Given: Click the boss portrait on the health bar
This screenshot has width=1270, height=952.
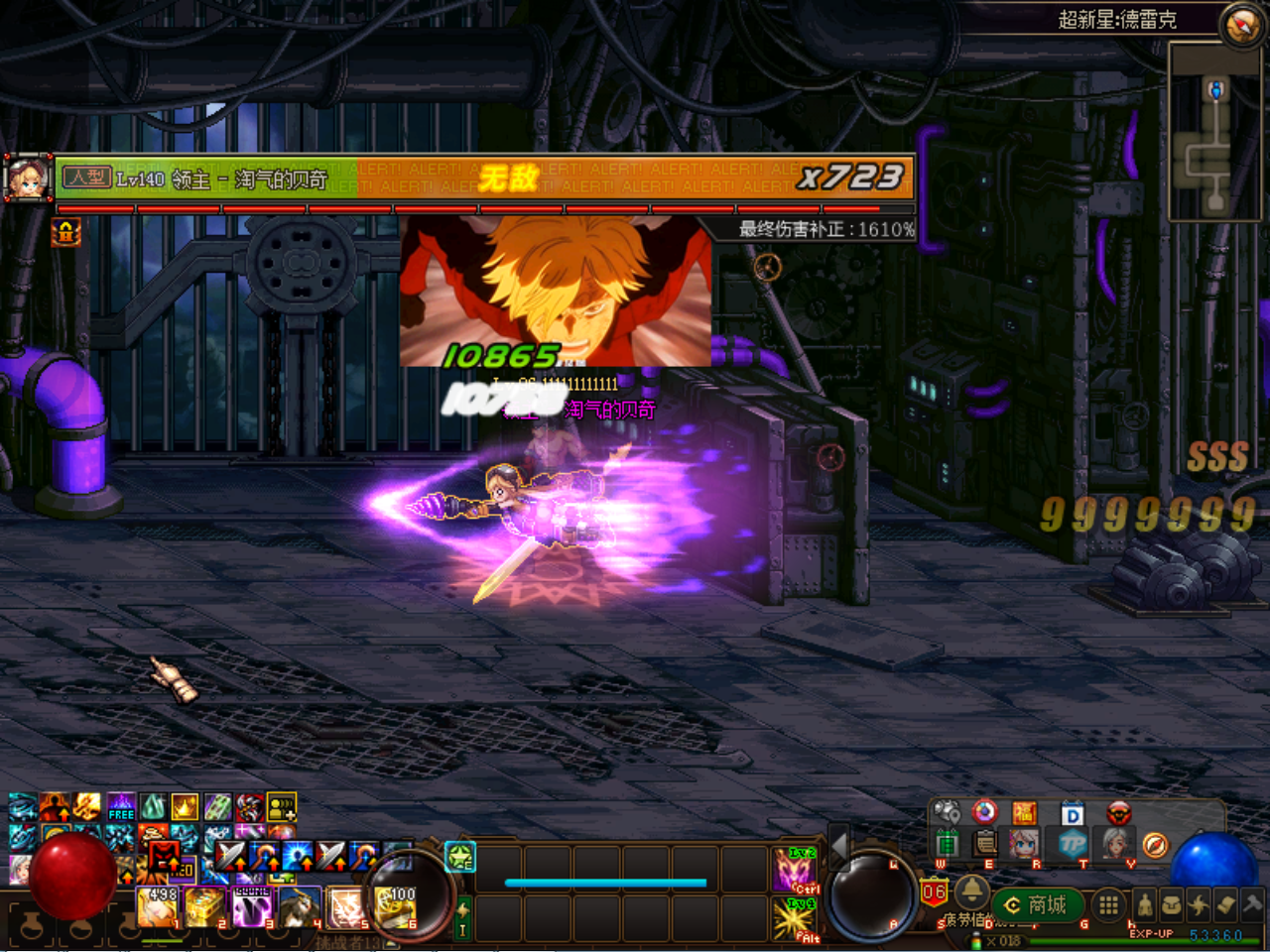Looking at the screenshot, I should pos(29,178).
